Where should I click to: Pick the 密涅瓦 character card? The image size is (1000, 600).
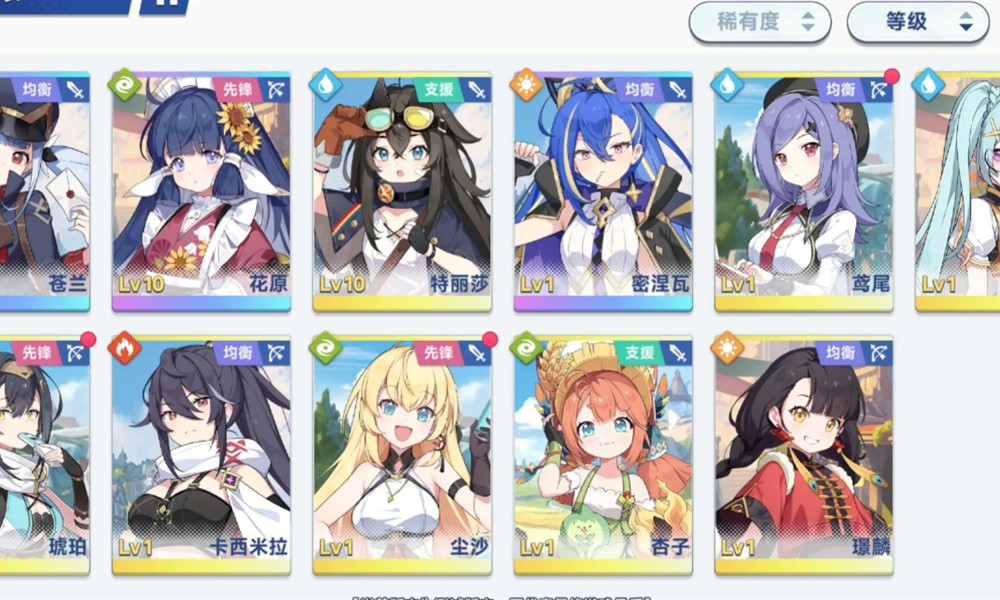point(603,190)
